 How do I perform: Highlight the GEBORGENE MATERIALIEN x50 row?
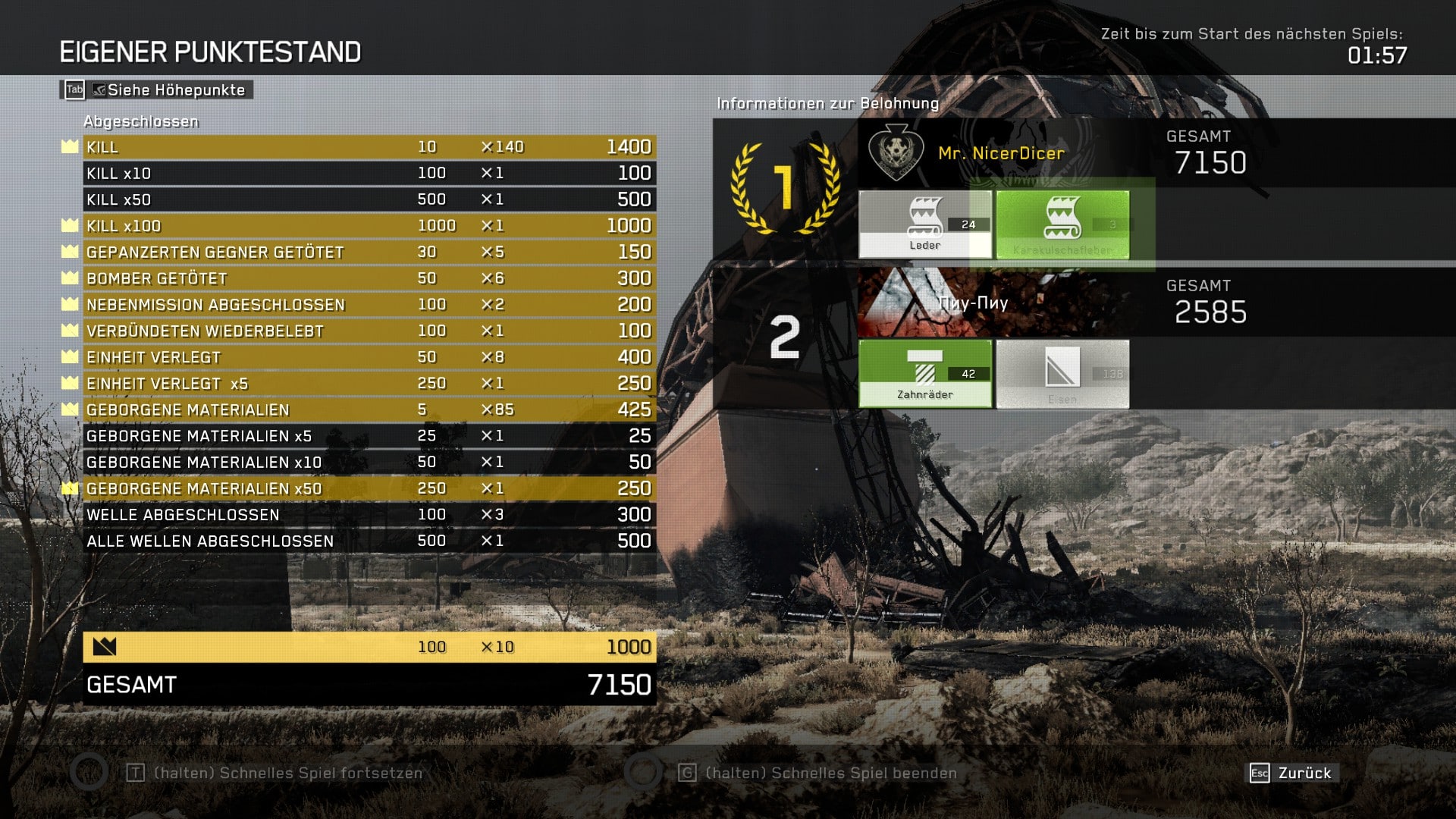click(369, 489)
